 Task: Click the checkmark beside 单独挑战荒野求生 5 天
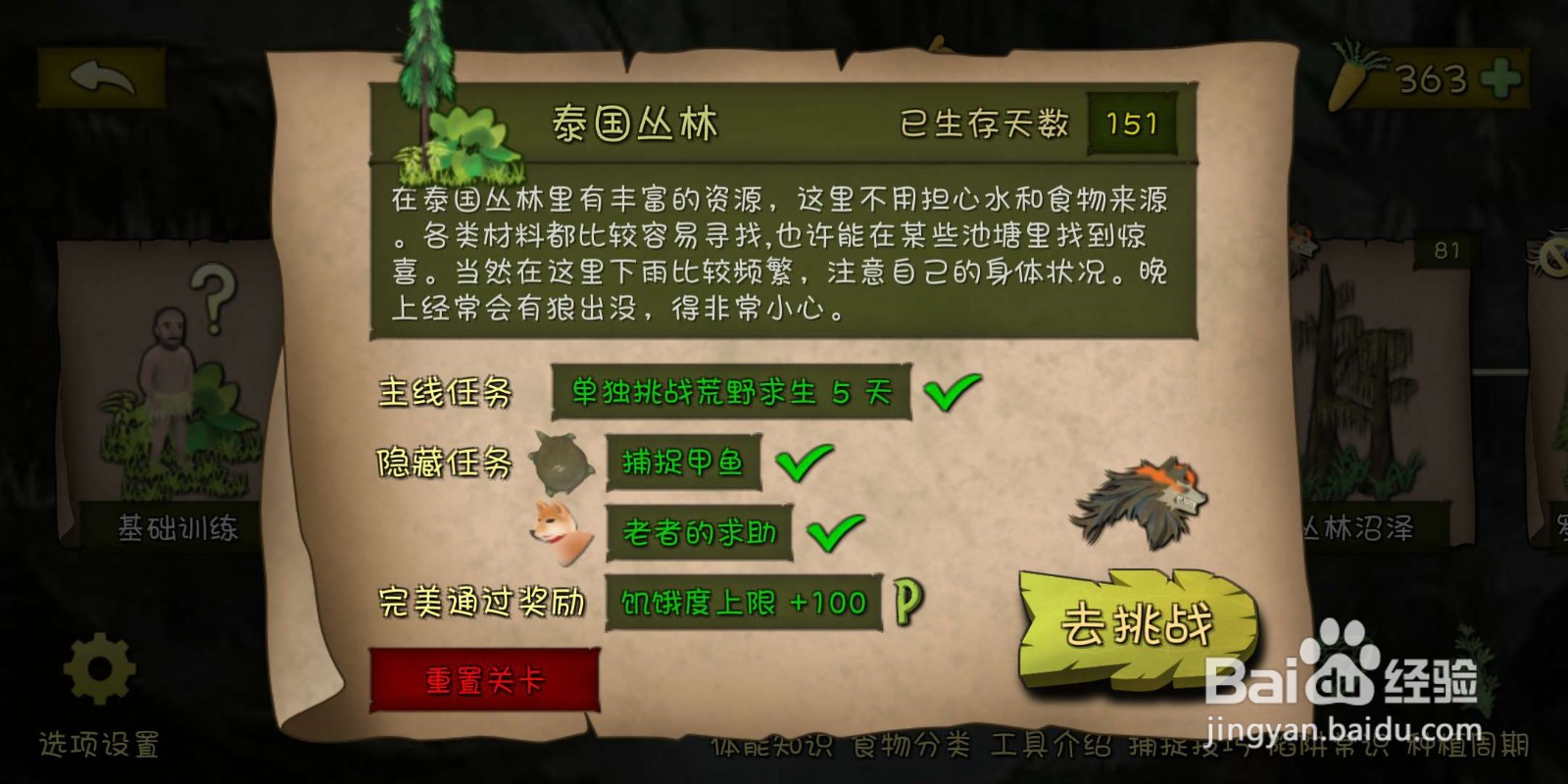point(946,392)
